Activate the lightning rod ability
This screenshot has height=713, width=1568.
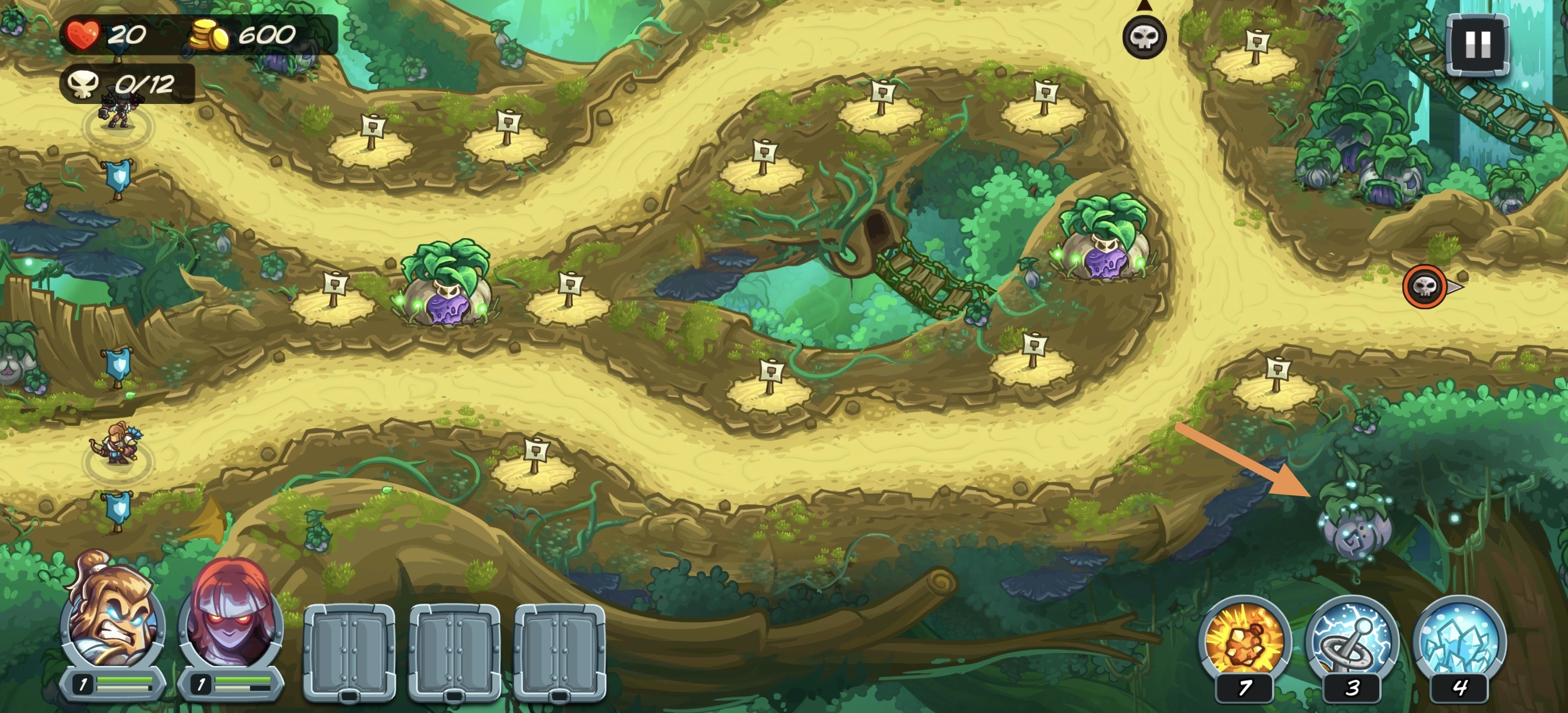pyautogui.click(x=1351, y=640)
